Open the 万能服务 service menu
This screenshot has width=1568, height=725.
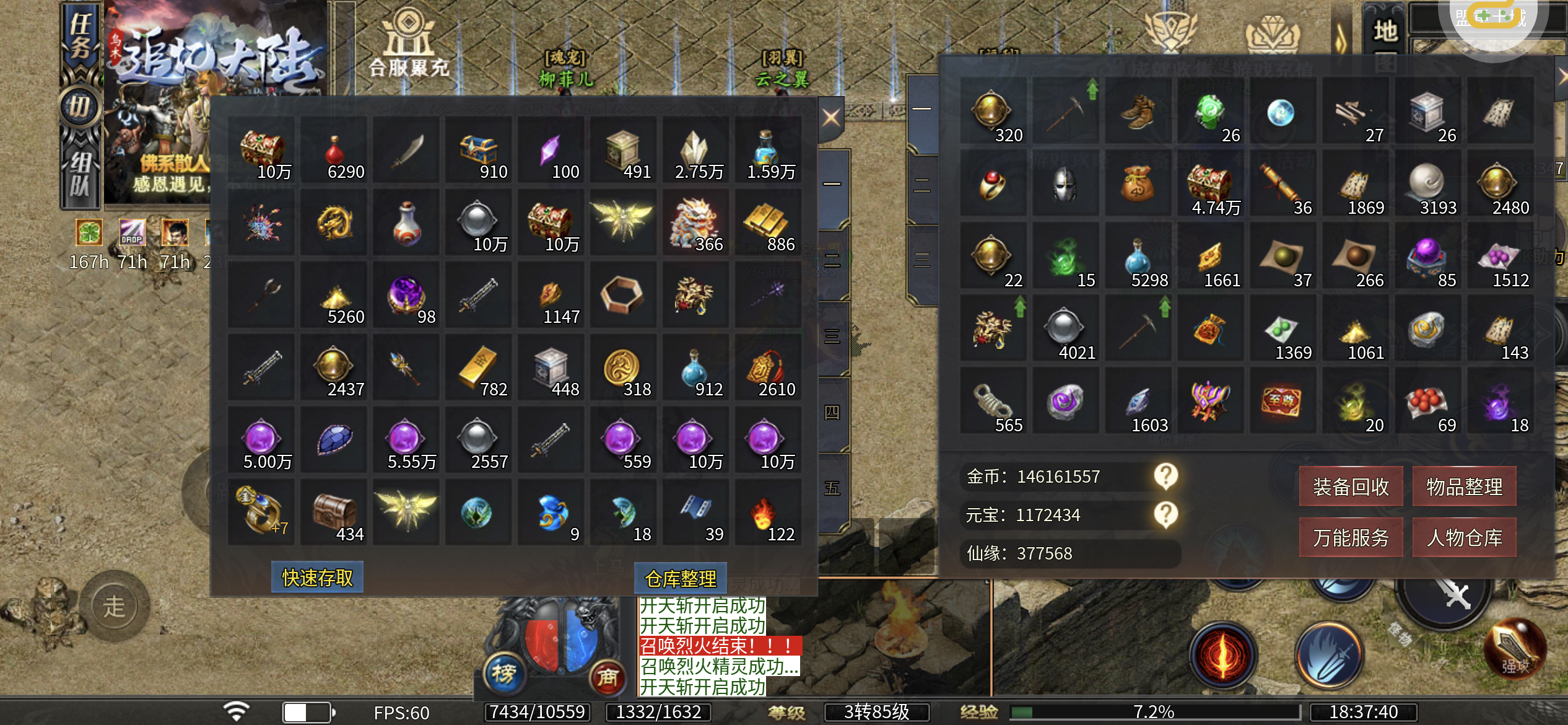pyautogui.click(x=1351, y=537)
